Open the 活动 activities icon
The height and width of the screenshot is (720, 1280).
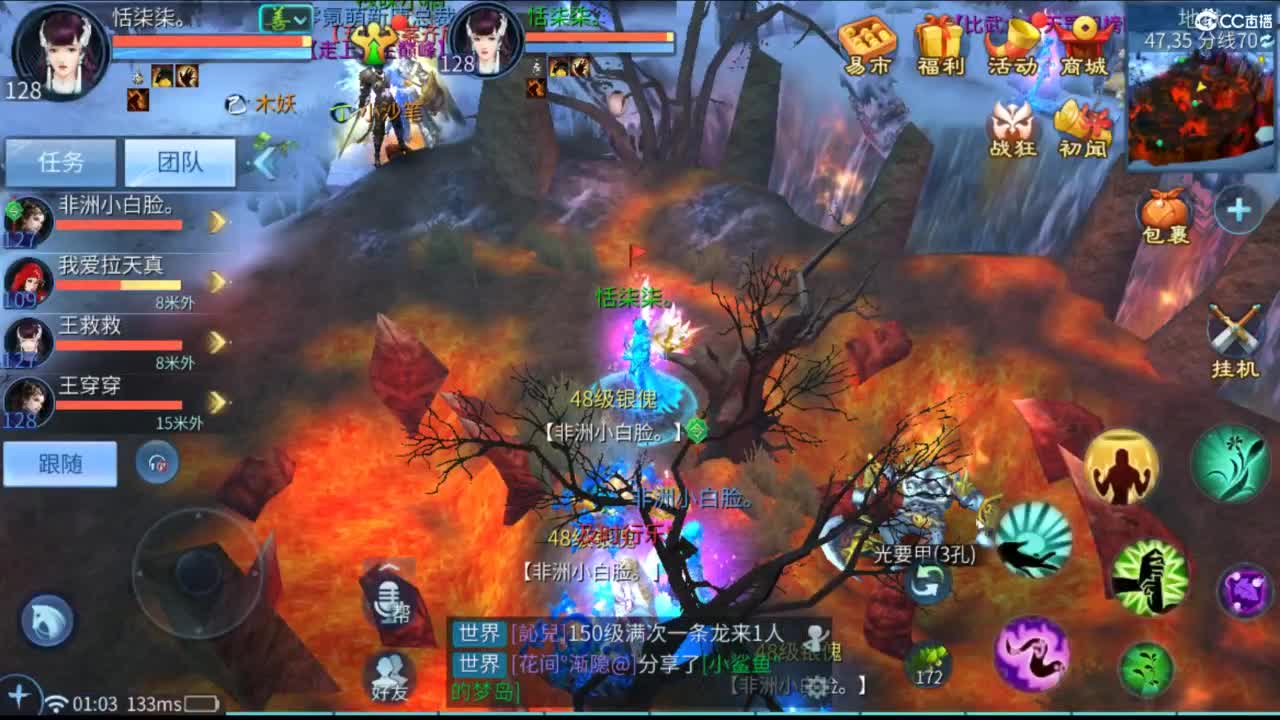tap(1014, 45)
